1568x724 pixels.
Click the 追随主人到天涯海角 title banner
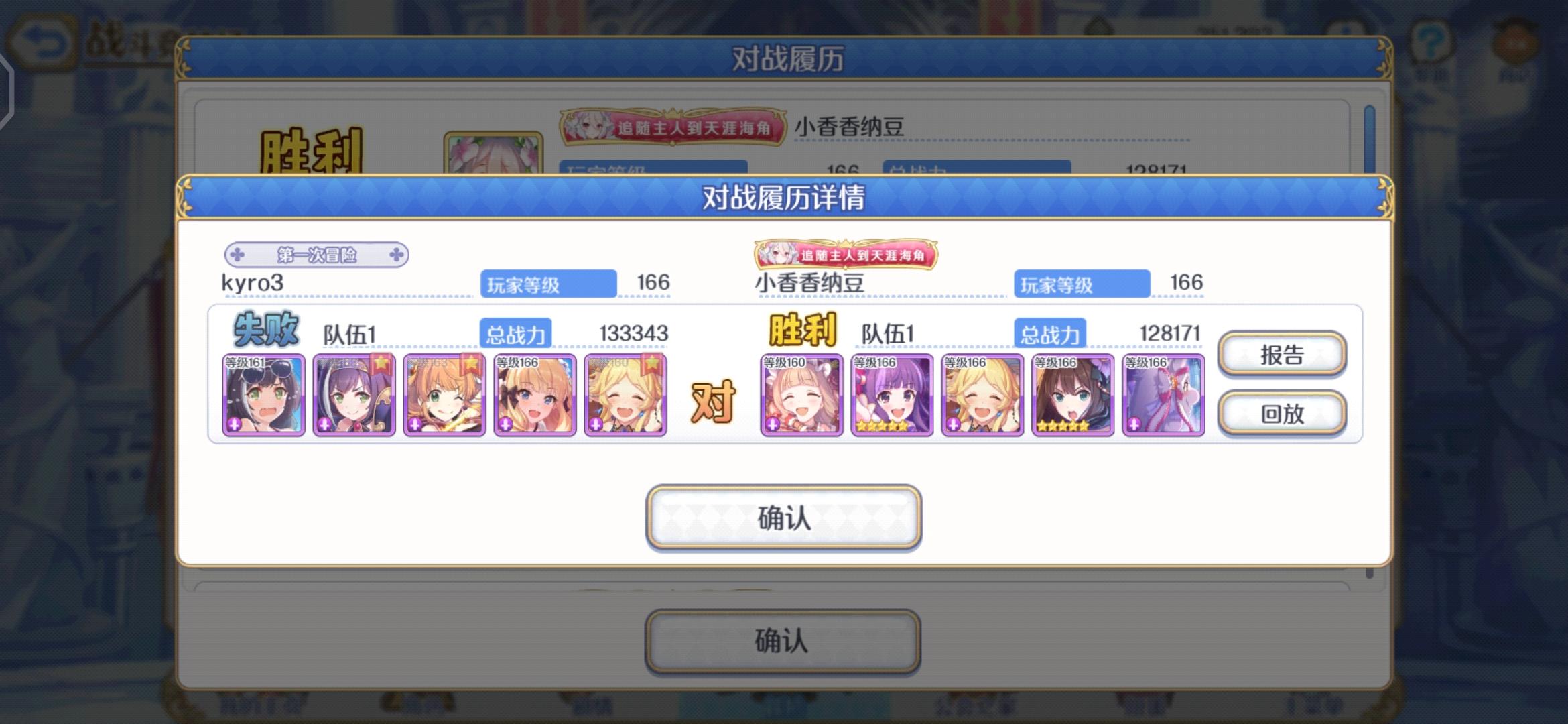click(x=848, y=255)
